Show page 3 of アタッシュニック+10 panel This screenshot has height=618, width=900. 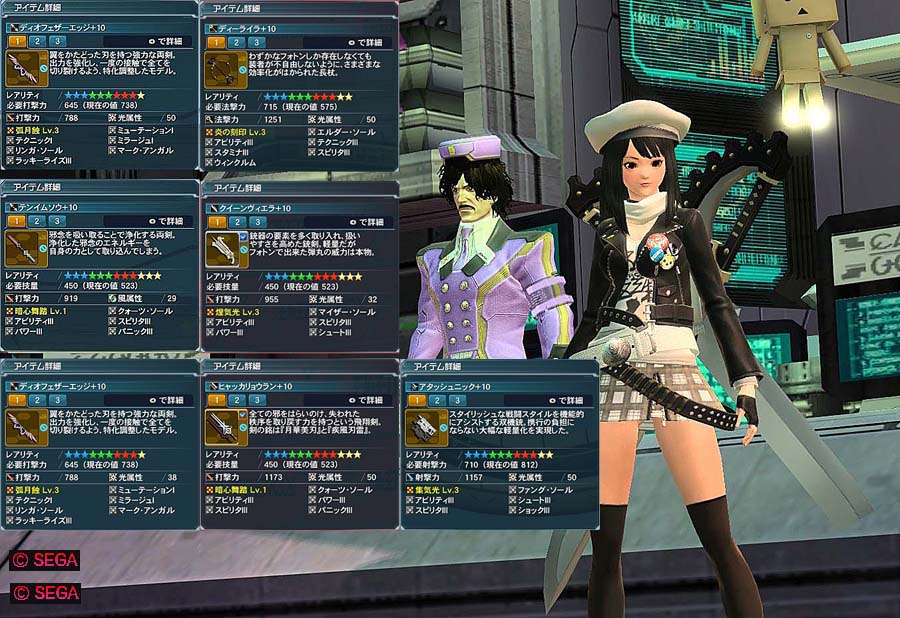460,400
